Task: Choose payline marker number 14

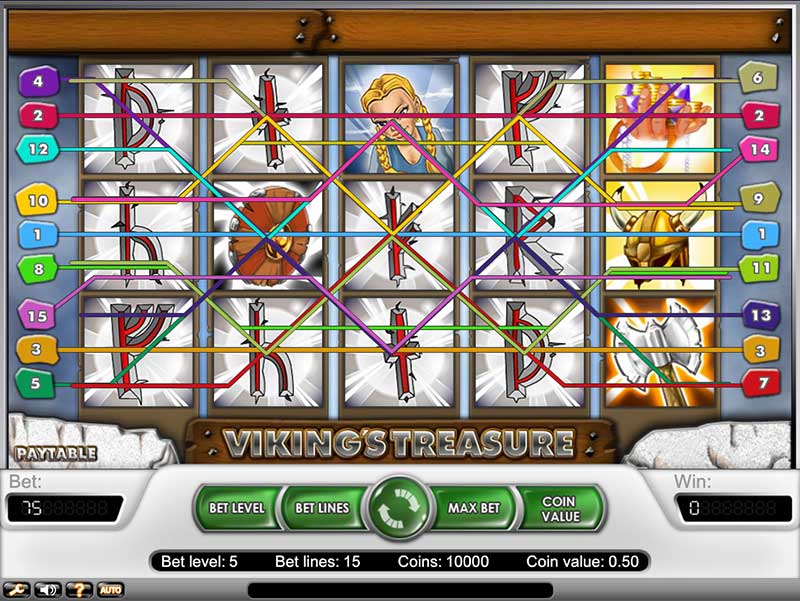Action: pos(757,149)
